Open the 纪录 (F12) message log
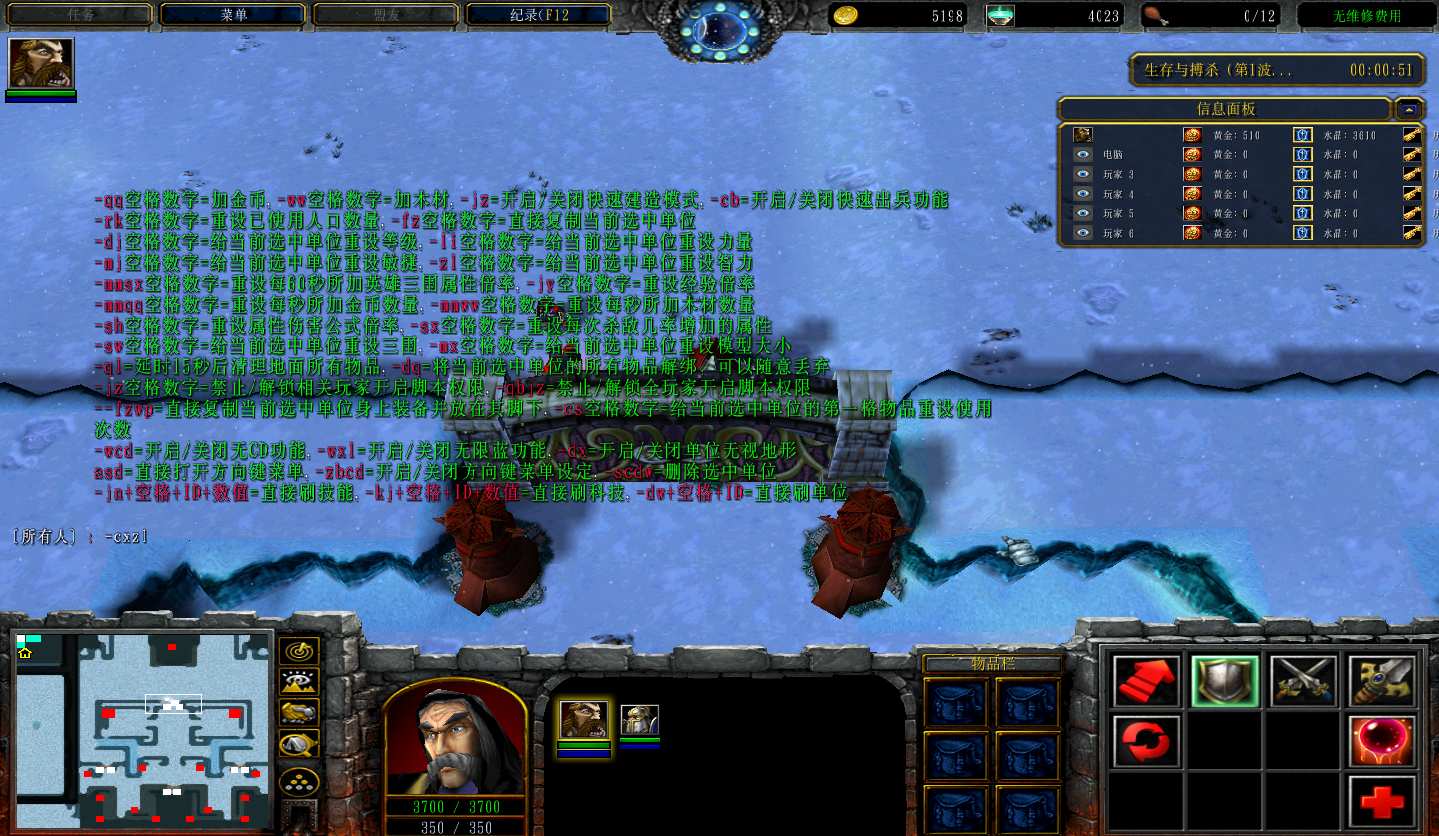Image resolution: width=1439 pixels, height=836 pixels. (x=538, y=15)
